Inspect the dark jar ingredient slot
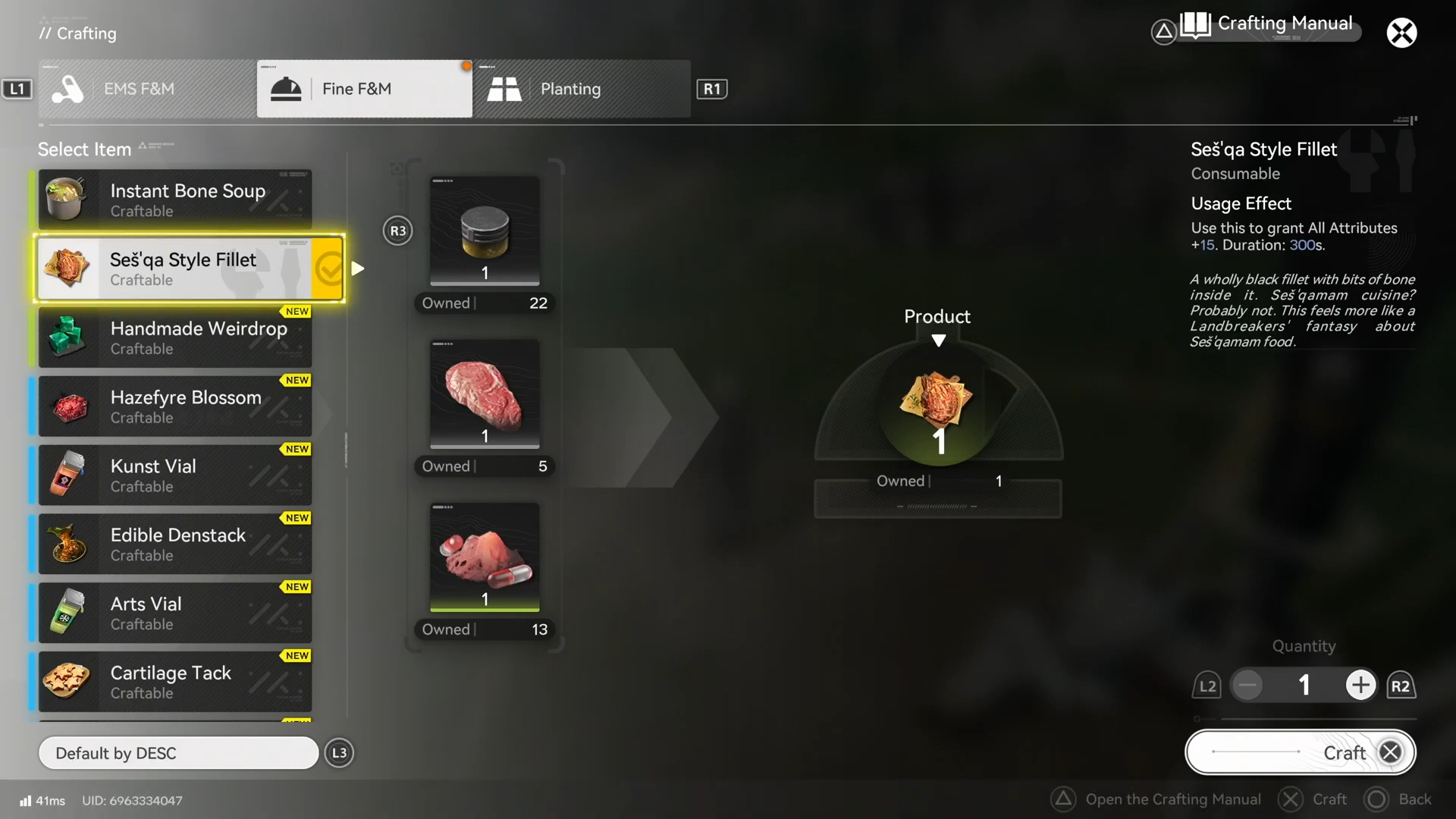The image size is (1456, 819). point(485,231)
